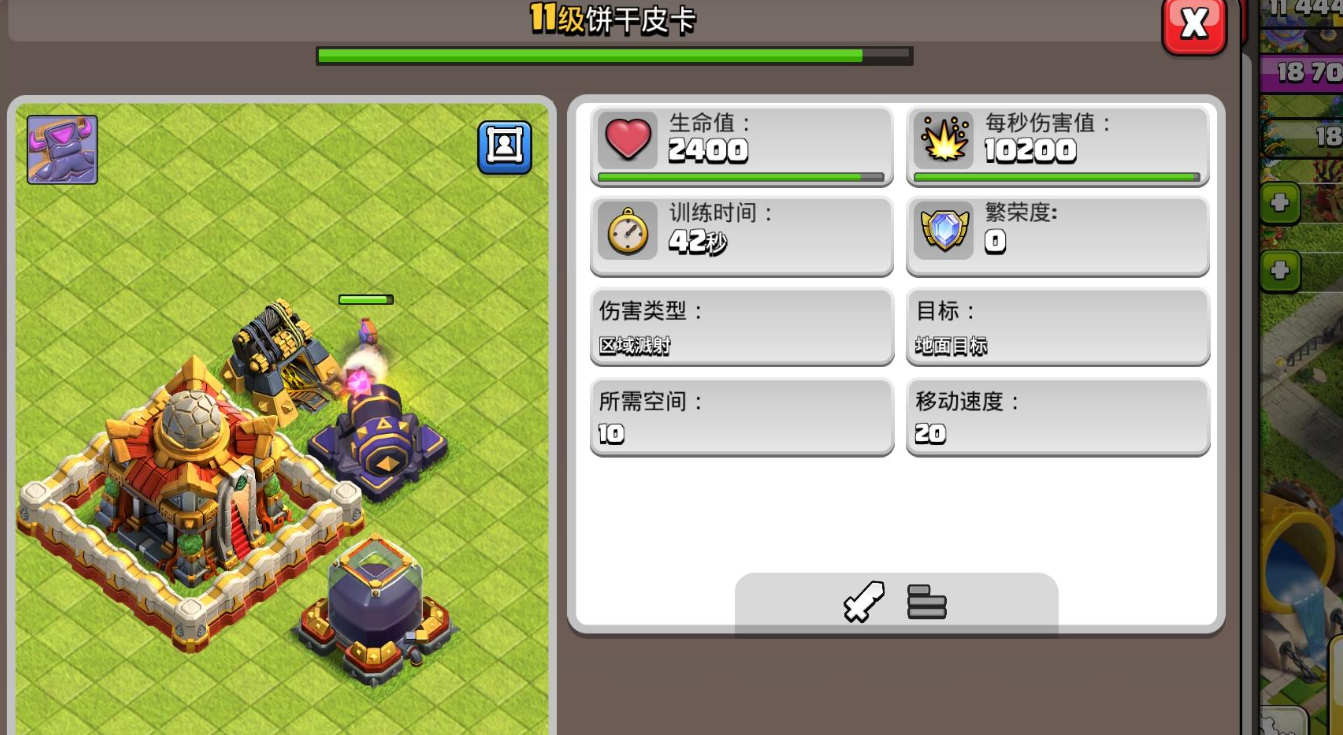
Task: Close the 饼干皮卡 info window
Action: click(1196, 25)
